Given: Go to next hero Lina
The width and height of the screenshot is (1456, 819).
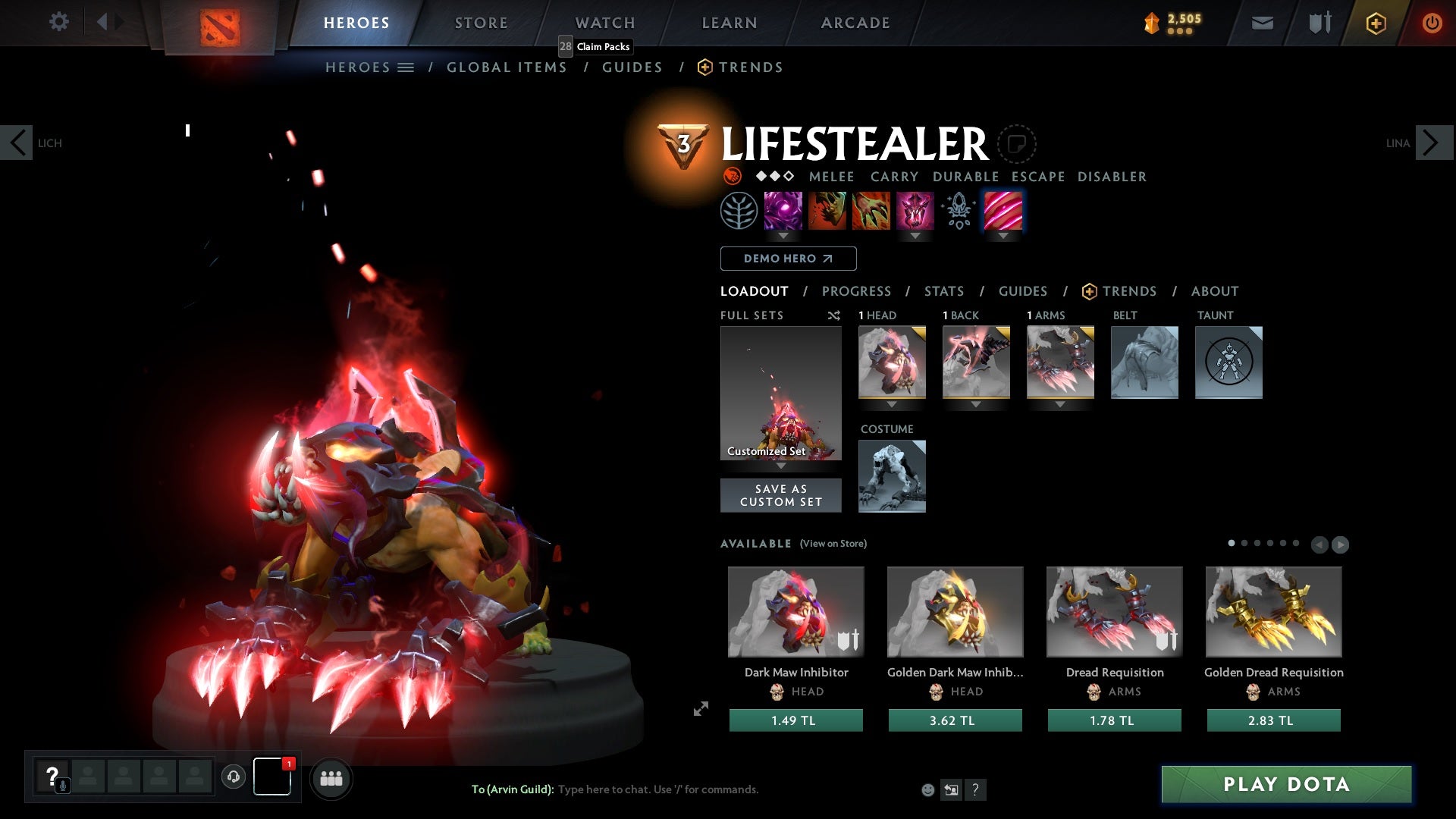Looking at the screenshot, I should tap(1432, 143).
